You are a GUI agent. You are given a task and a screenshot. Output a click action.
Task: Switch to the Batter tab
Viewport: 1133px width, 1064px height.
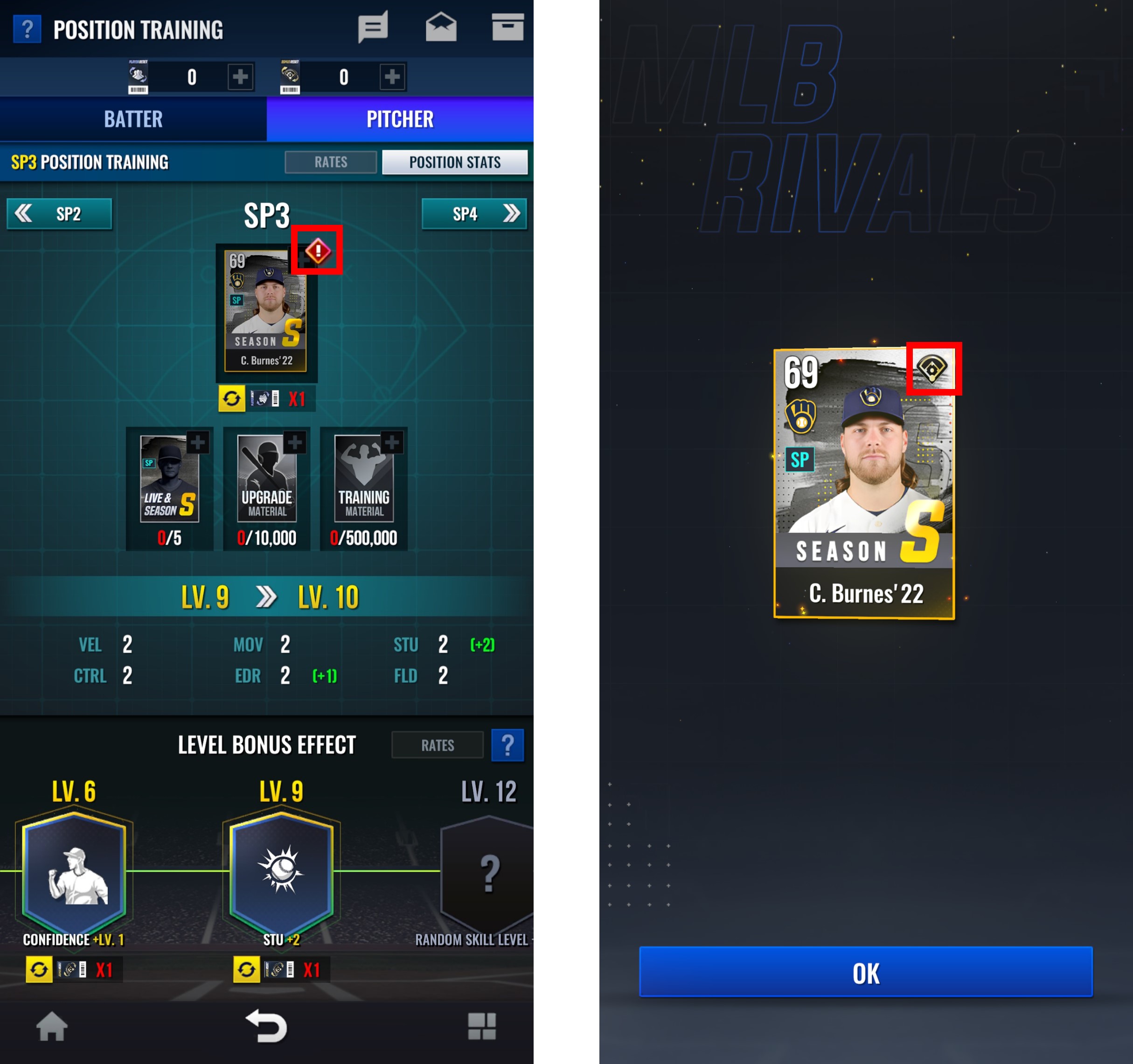(133, 119)
